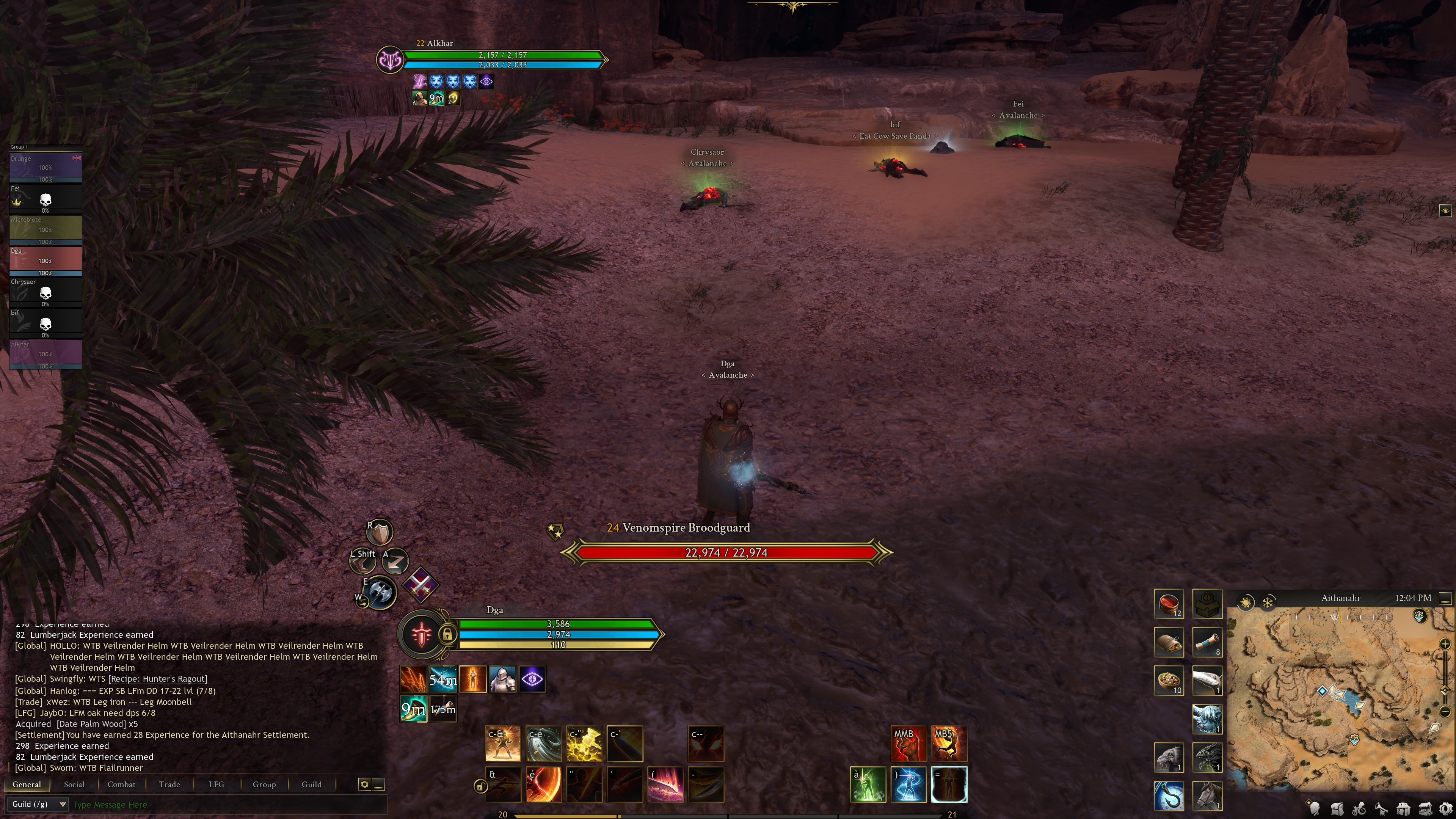Zoom out the minimap with minus button
Image resolution: width=1456 pixels, height=819 pixels.
[1445, 712]
